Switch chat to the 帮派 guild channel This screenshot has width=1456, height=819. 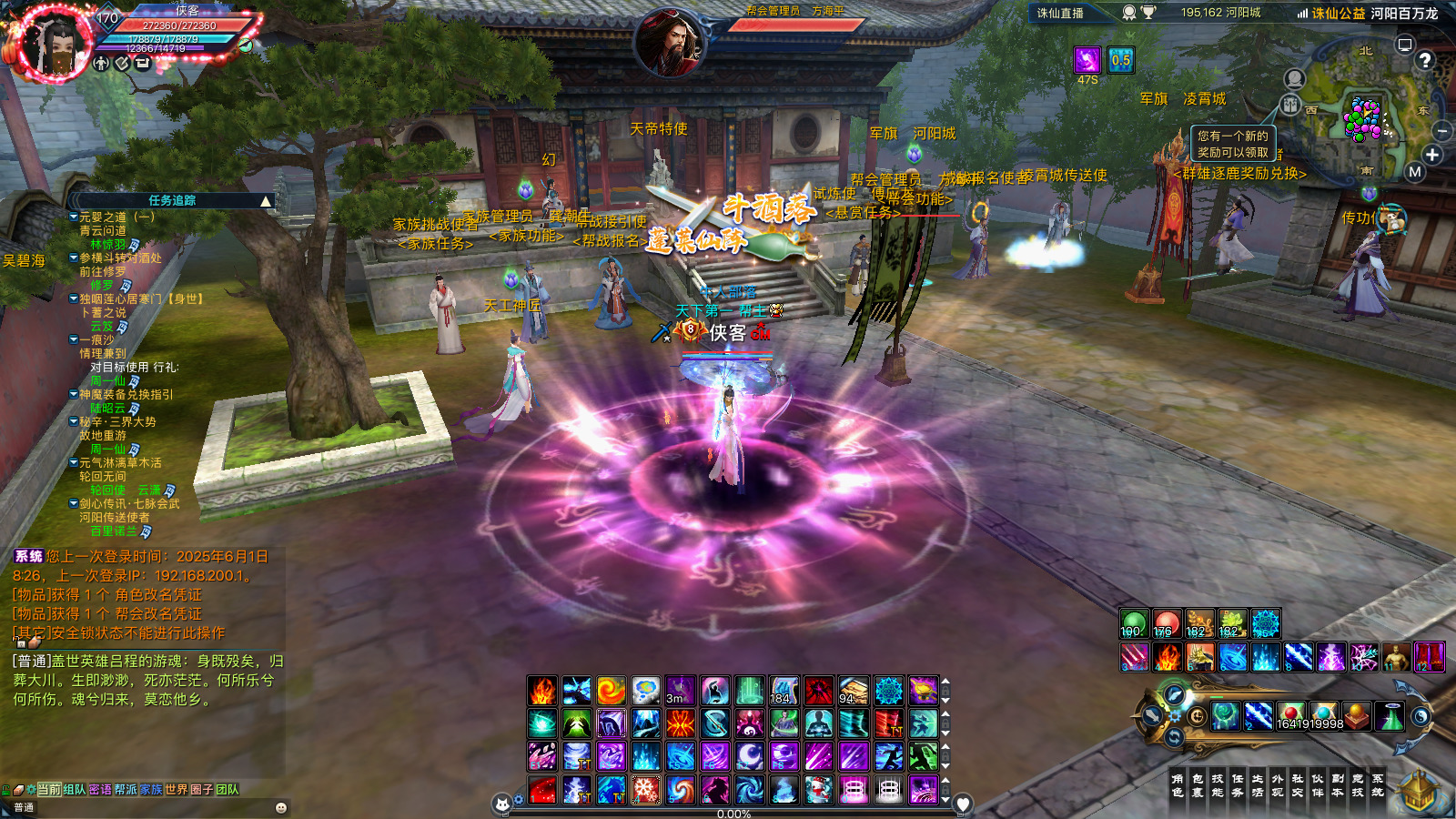click(x=126, y=790)
